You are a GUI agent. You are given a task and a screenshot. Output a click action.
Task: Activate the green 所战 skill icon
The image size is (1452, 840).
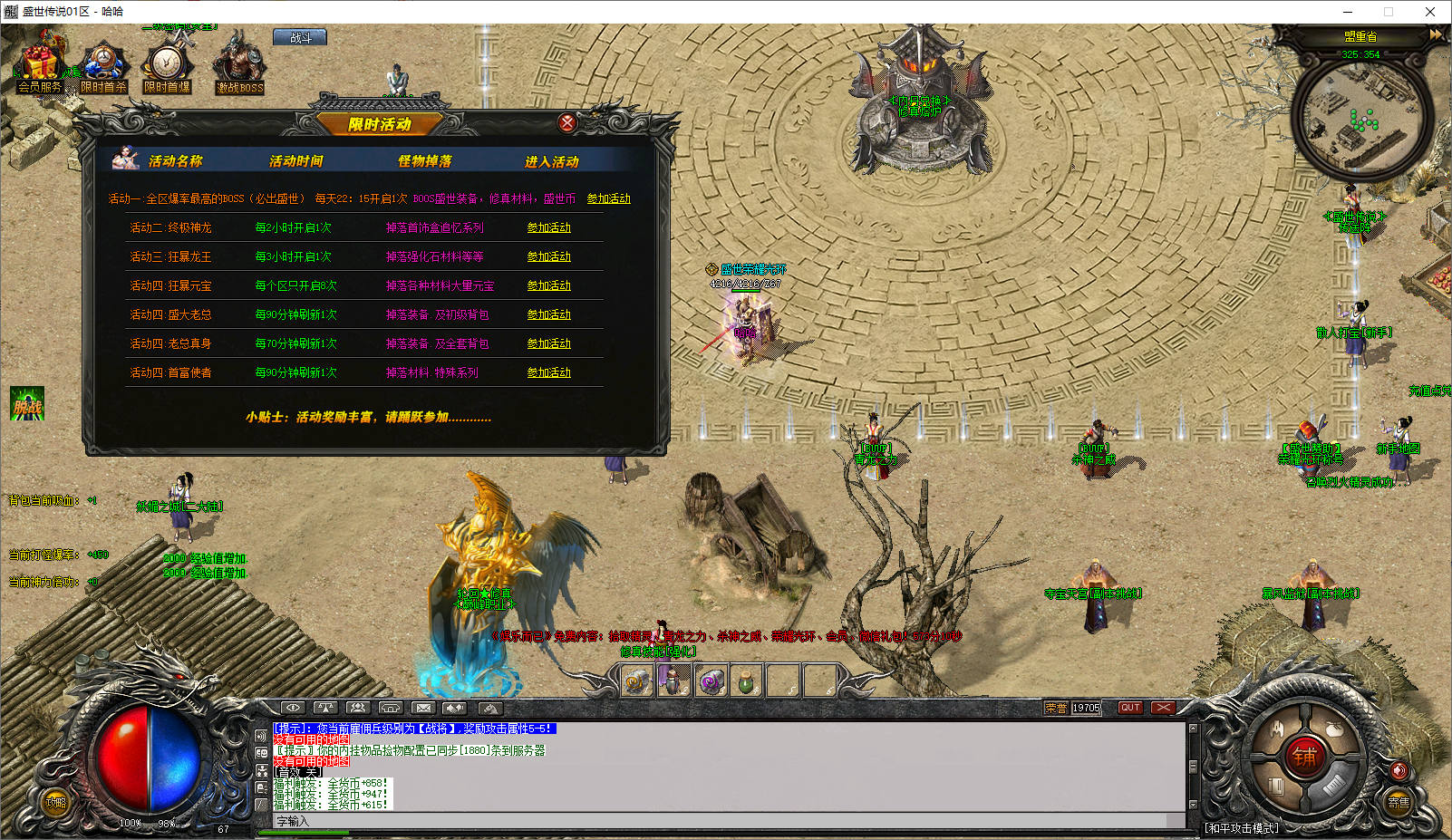click(27, 404)
